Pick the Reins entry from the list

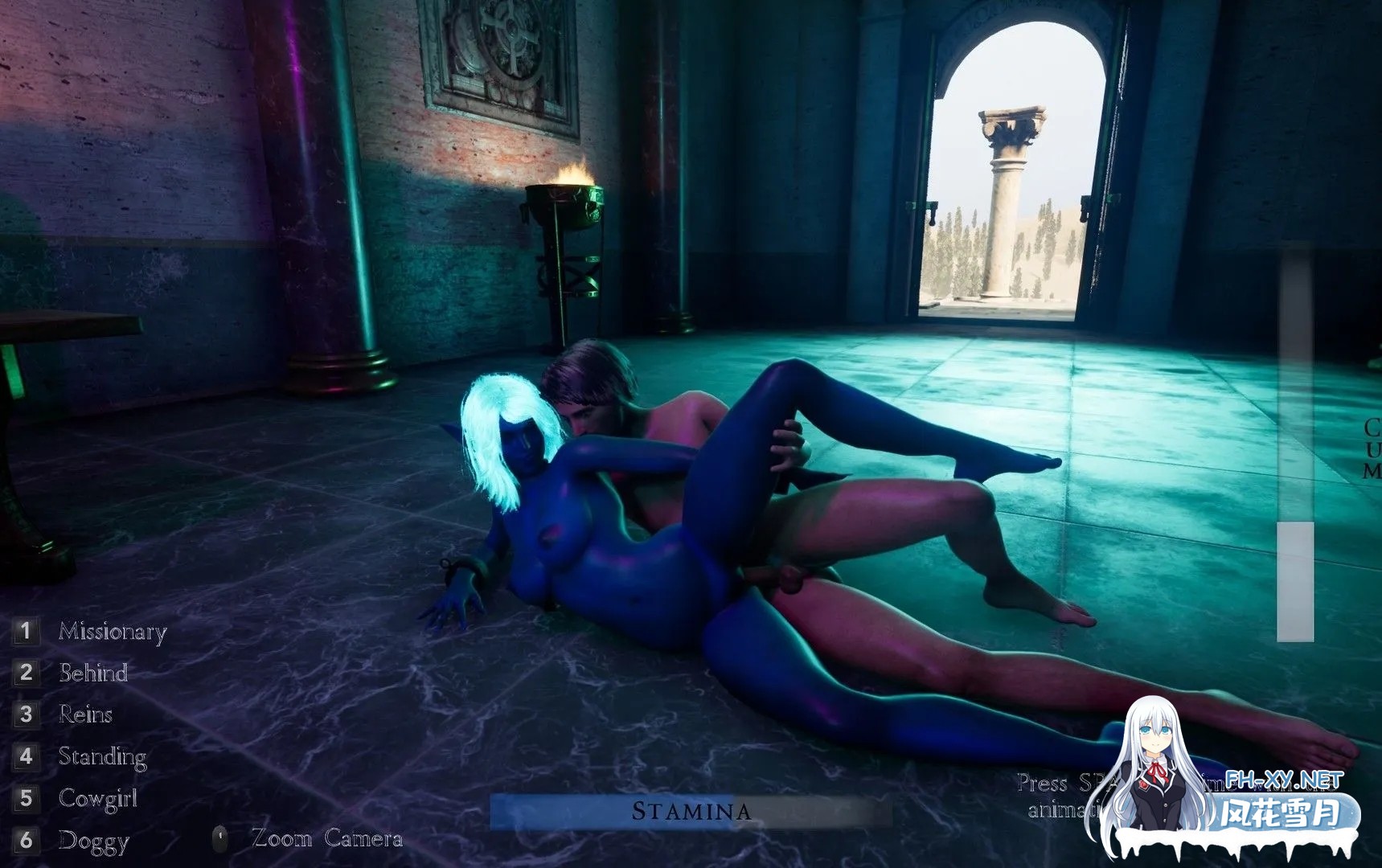coord(84,714)
